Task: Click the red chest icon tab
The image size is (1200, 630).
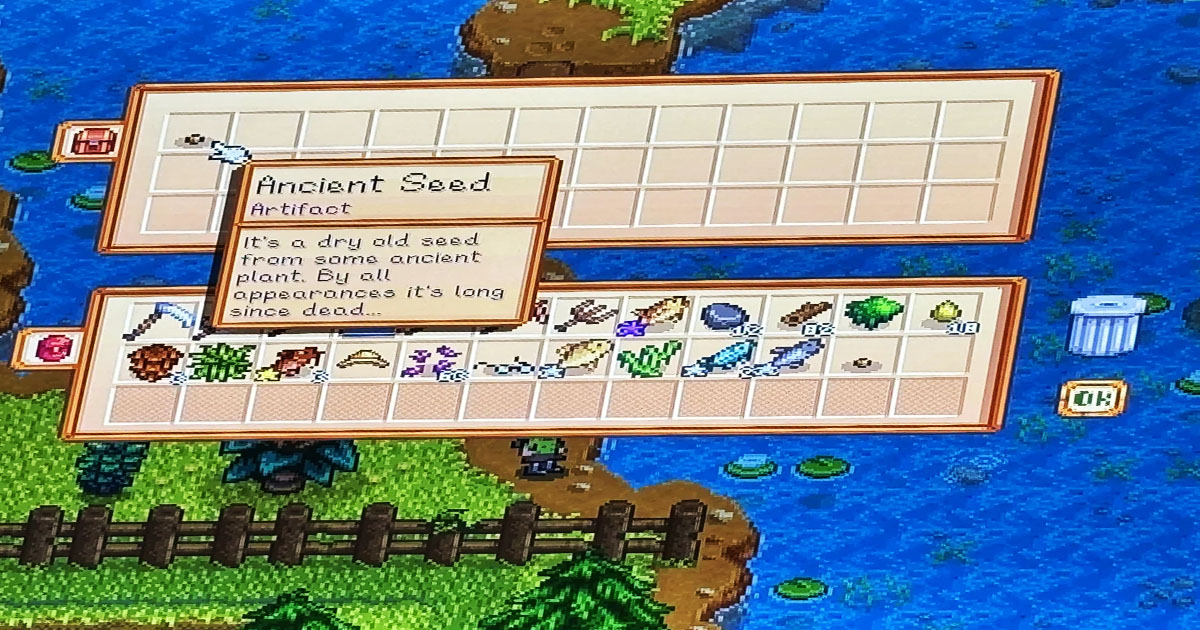Action: pyautogui.click(x=92, y=142)
